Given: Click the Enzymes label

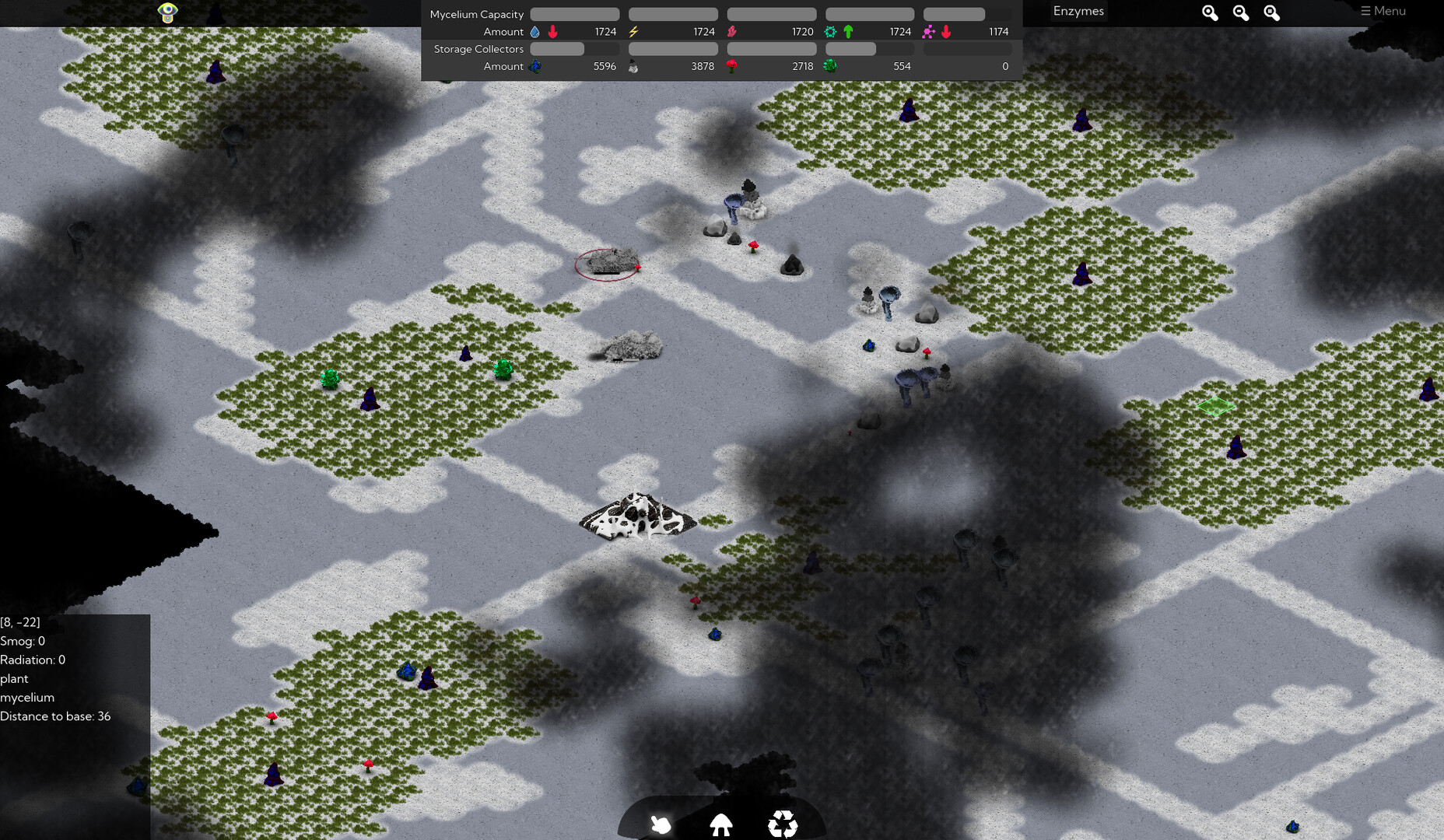Looking at the screenshot, I should coord(1078,11).
